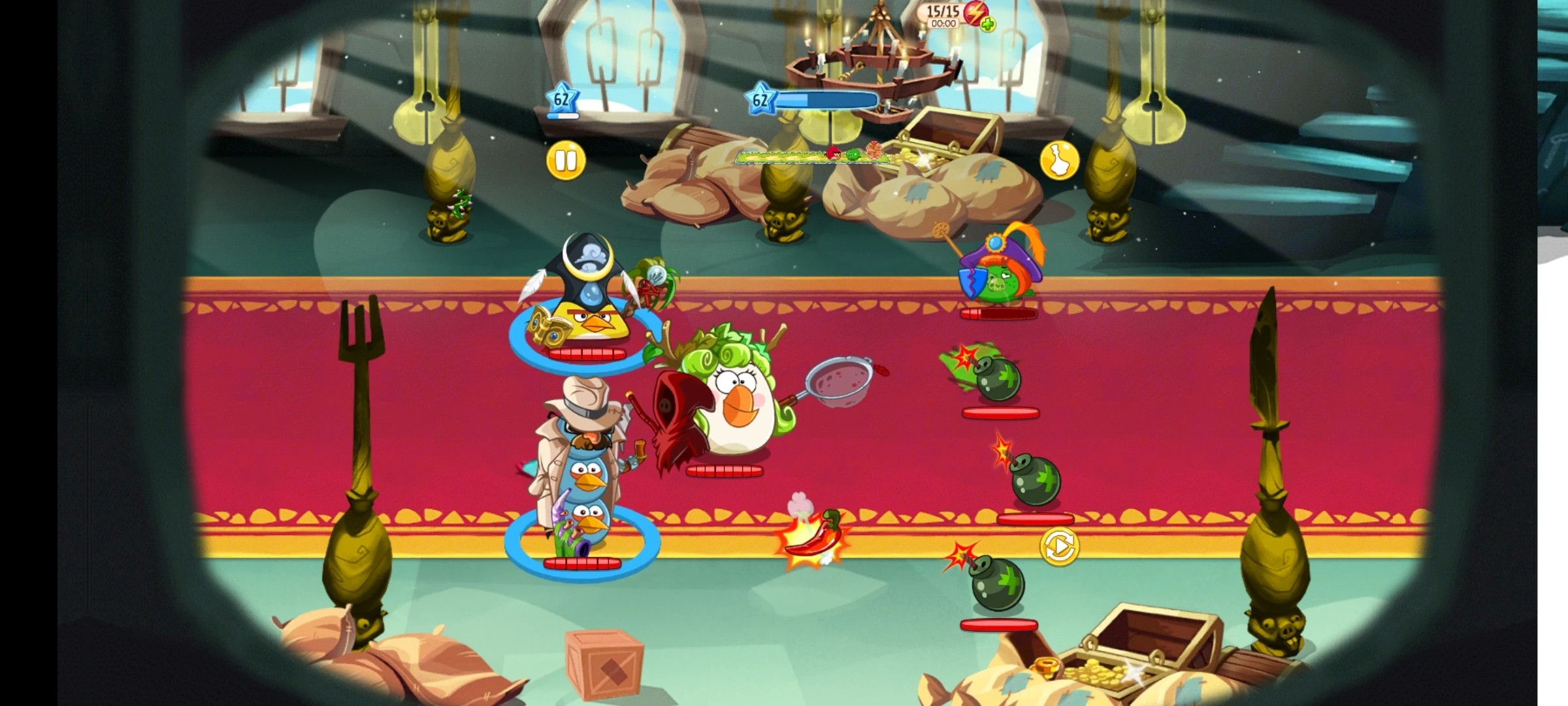
Task: Toggle the battle pause button
Action: tap(566, 159)
